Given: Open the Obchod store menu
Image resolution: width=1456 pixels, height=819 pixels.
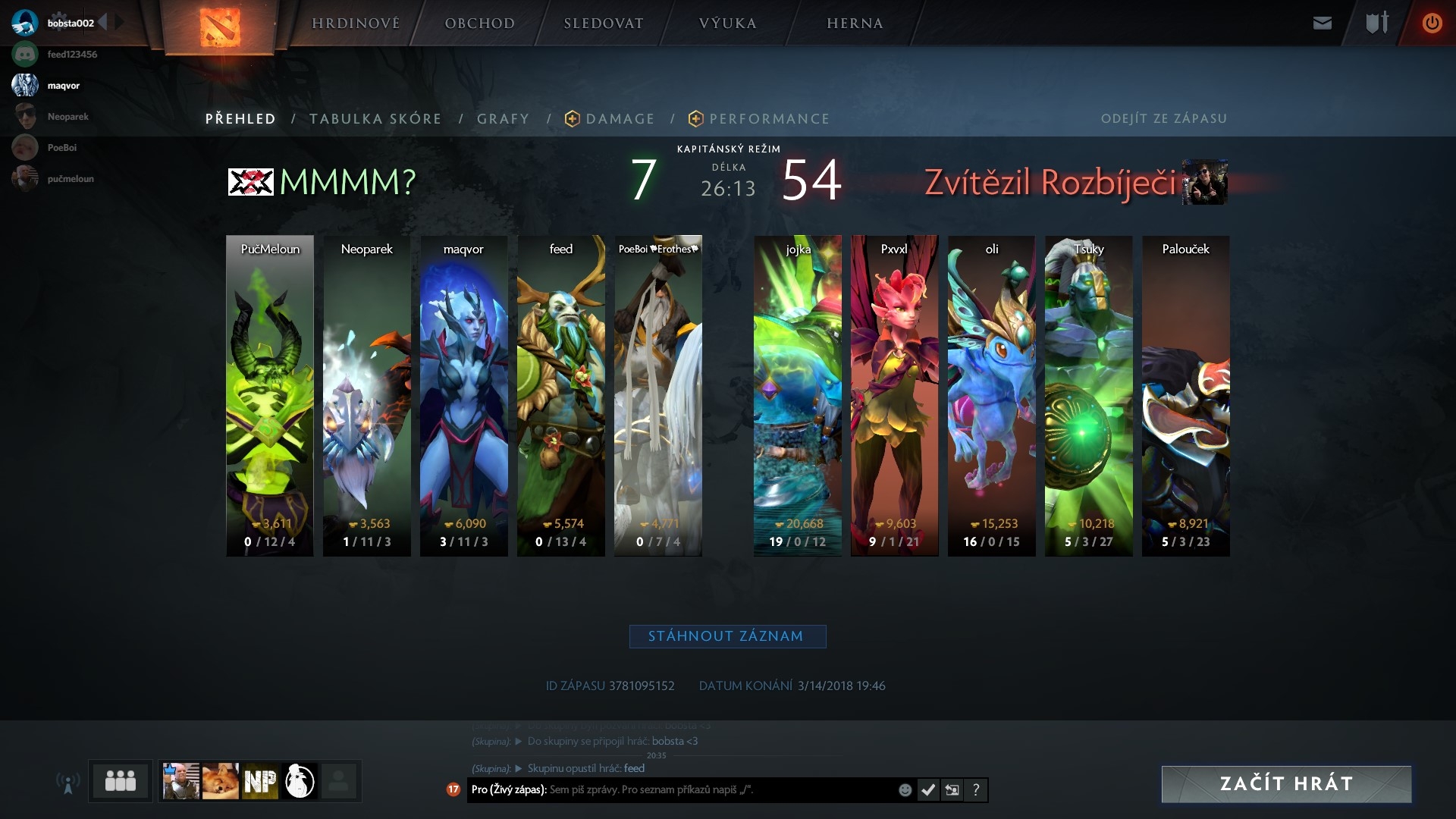Looking at the screenshot, I should tap(479, 24).
